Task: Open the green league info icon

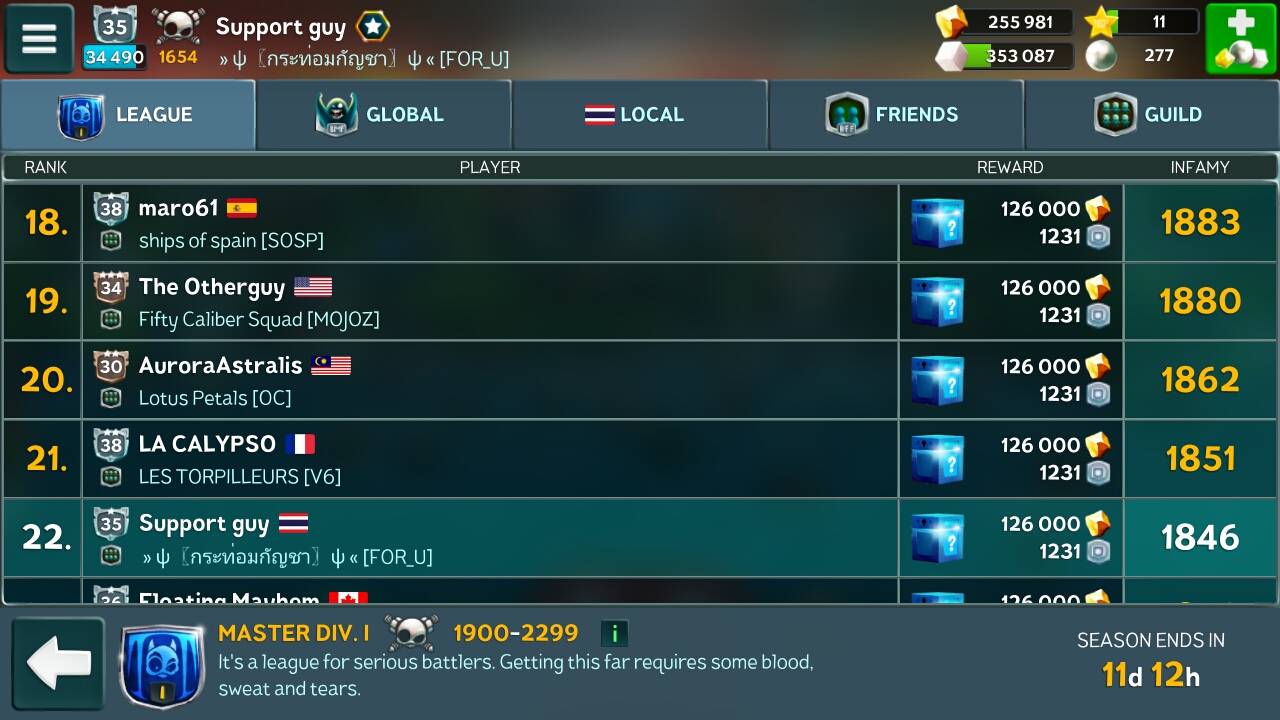Action: pyautogui.click(x=614, y=633)
